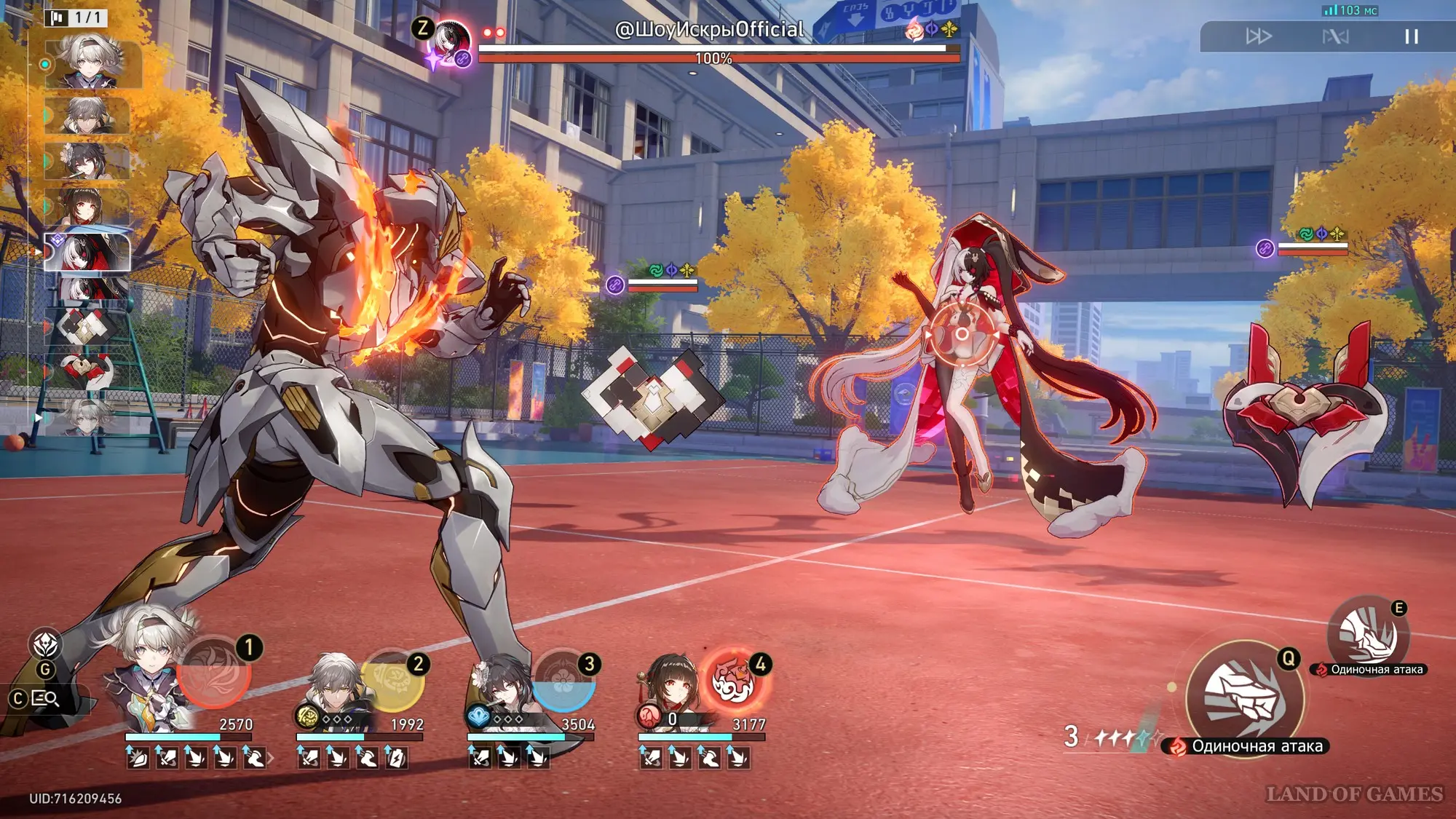The image size is (1456, 819).
Task: Trigger the second character's yellow ultimate
Action: tap(392, 681)
